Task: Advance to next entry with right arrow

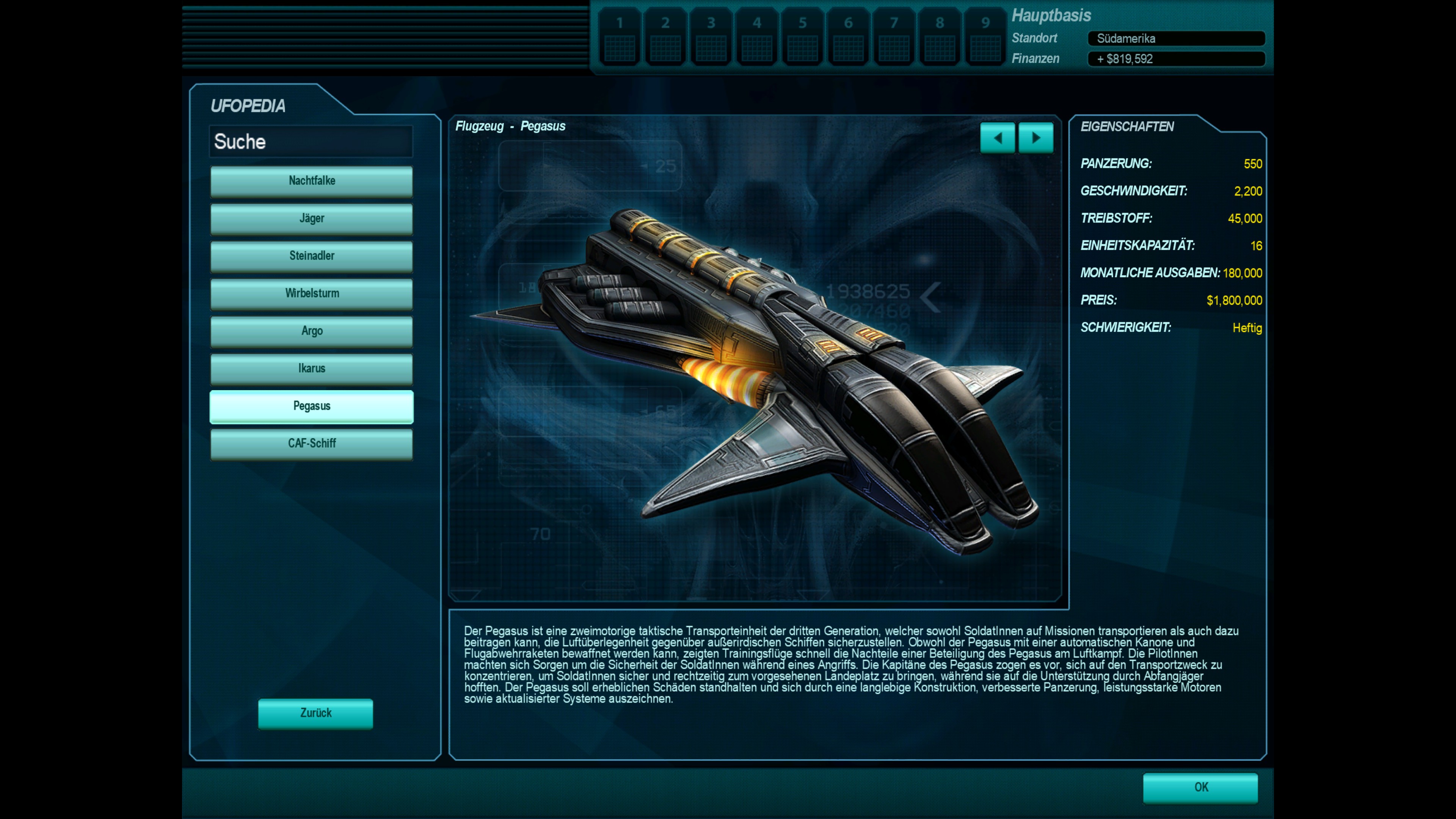Action: point(1036,138)
